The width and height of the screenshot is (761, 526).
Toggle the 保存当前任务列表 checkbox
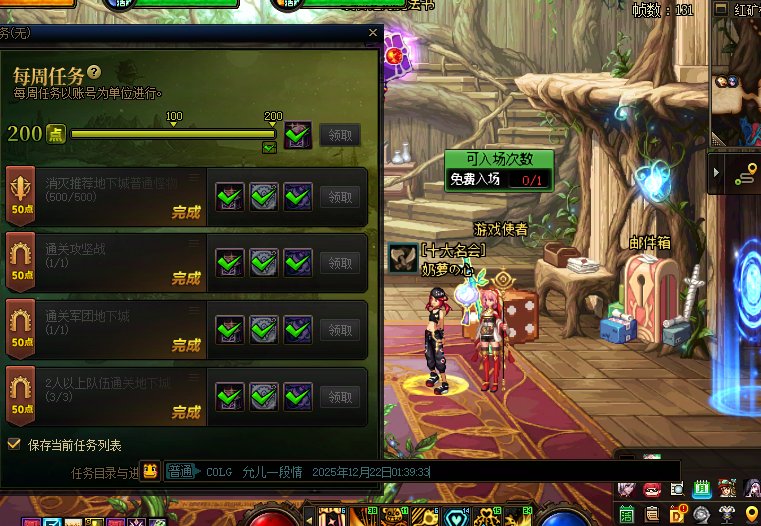pos(14,444)
